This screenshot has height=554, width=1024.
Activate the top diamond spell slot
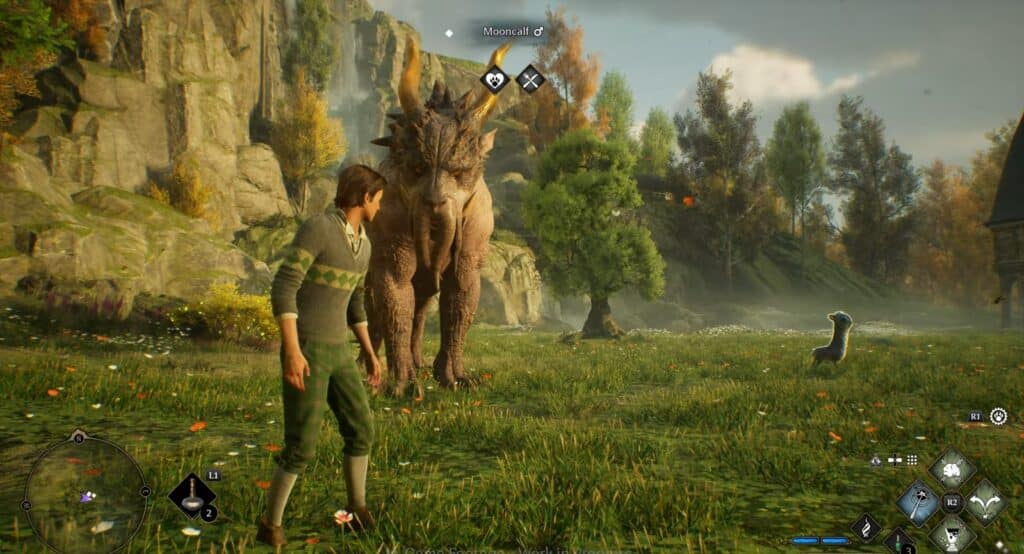coord(952,468)
